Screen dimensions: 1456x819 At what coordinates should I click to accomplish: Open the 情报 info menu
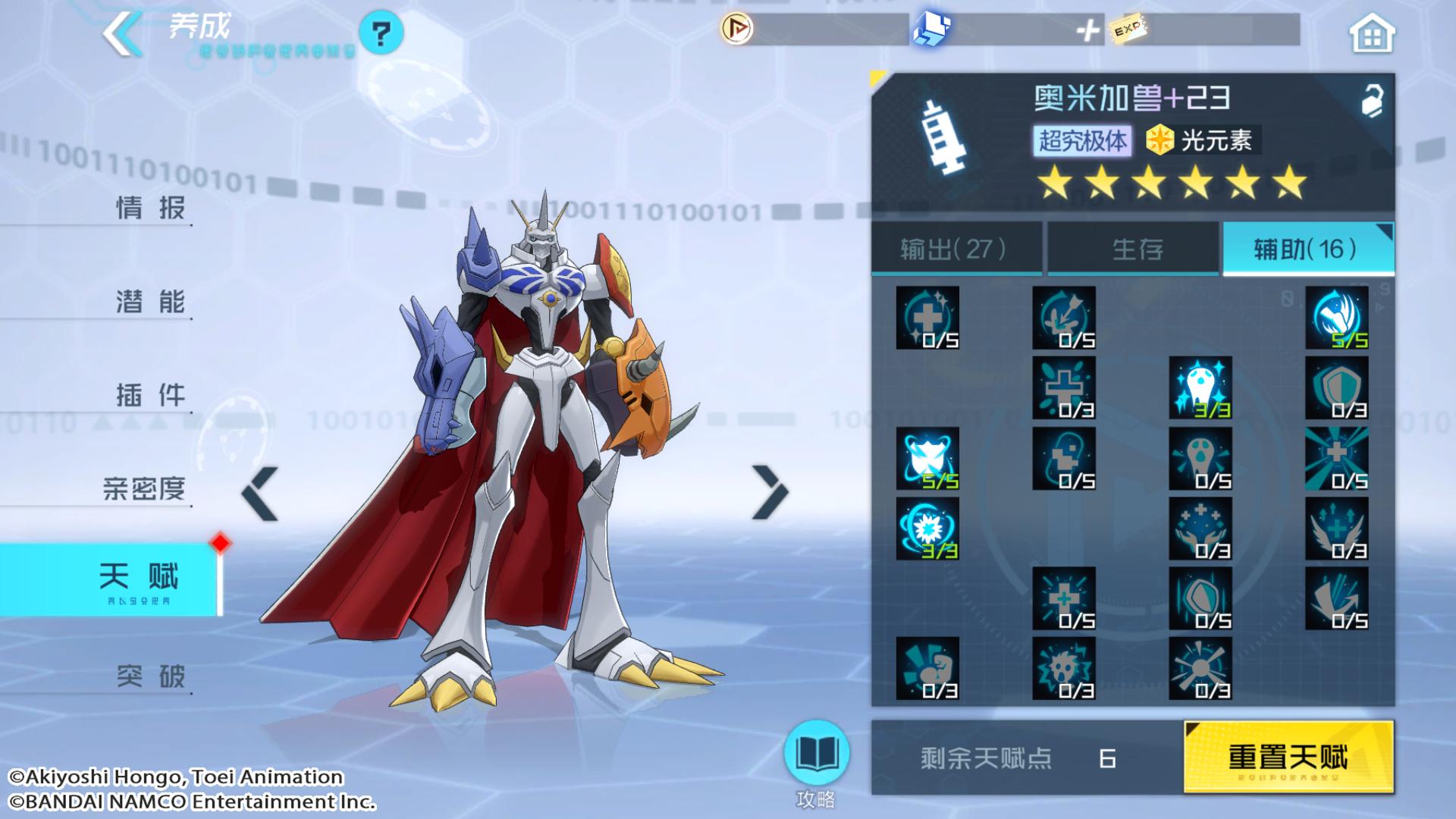tap(150, 208)
